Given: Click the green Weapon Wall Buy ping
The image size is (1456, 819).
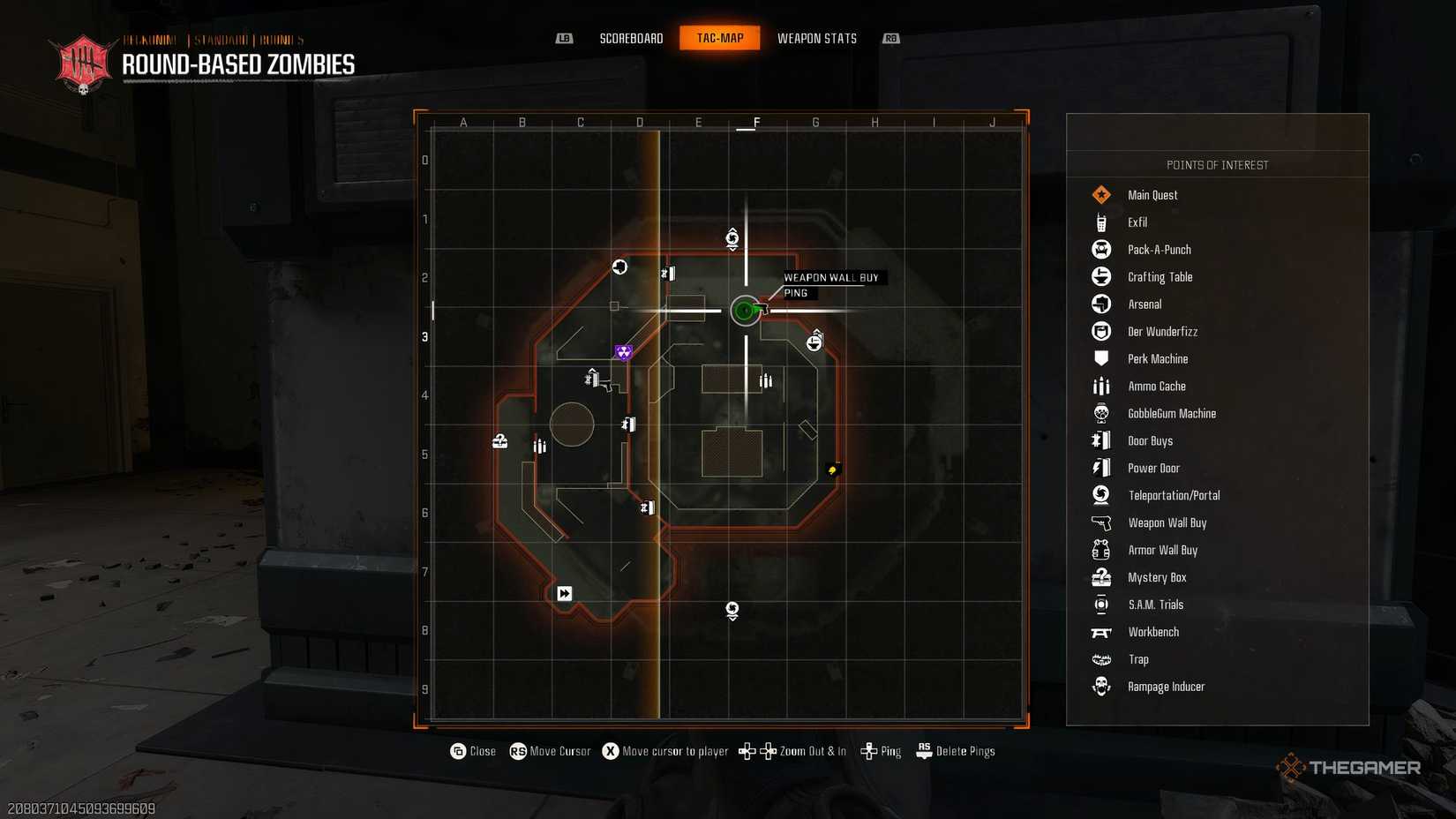Looking at the screenshot, I should pyautogui.click(x=746, y=311).
